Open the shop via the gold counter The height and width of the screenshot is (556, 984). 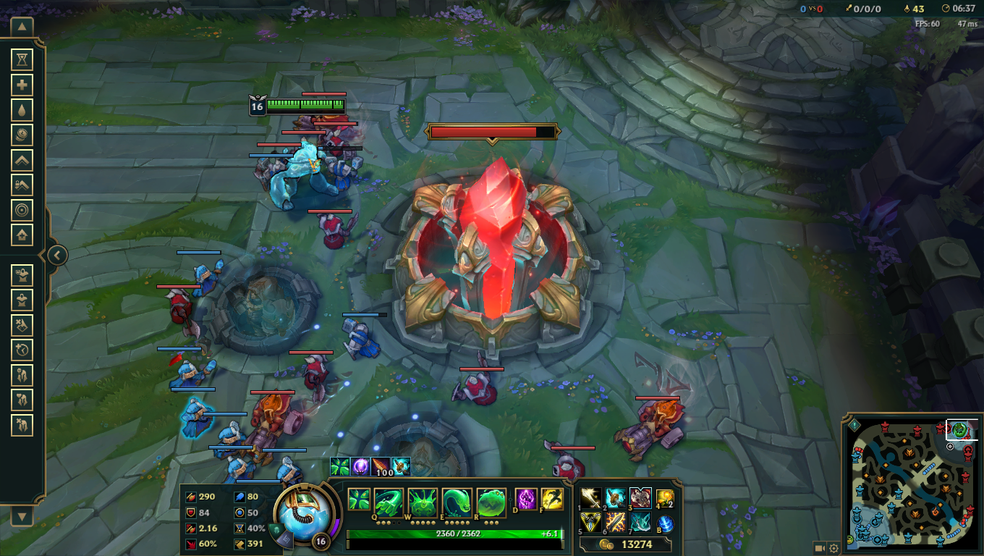(625, 544)
